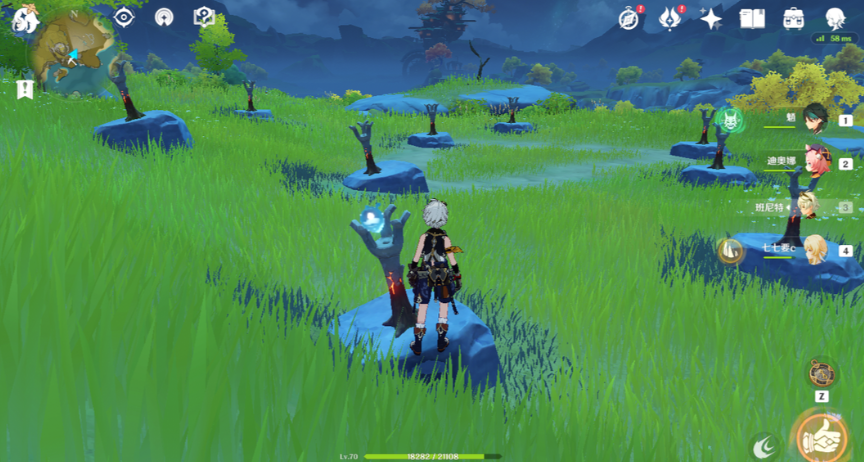Screen dimensions: 864x462
Task: Click the boat icon beside the fourth member
Action: tap(731, 250)
